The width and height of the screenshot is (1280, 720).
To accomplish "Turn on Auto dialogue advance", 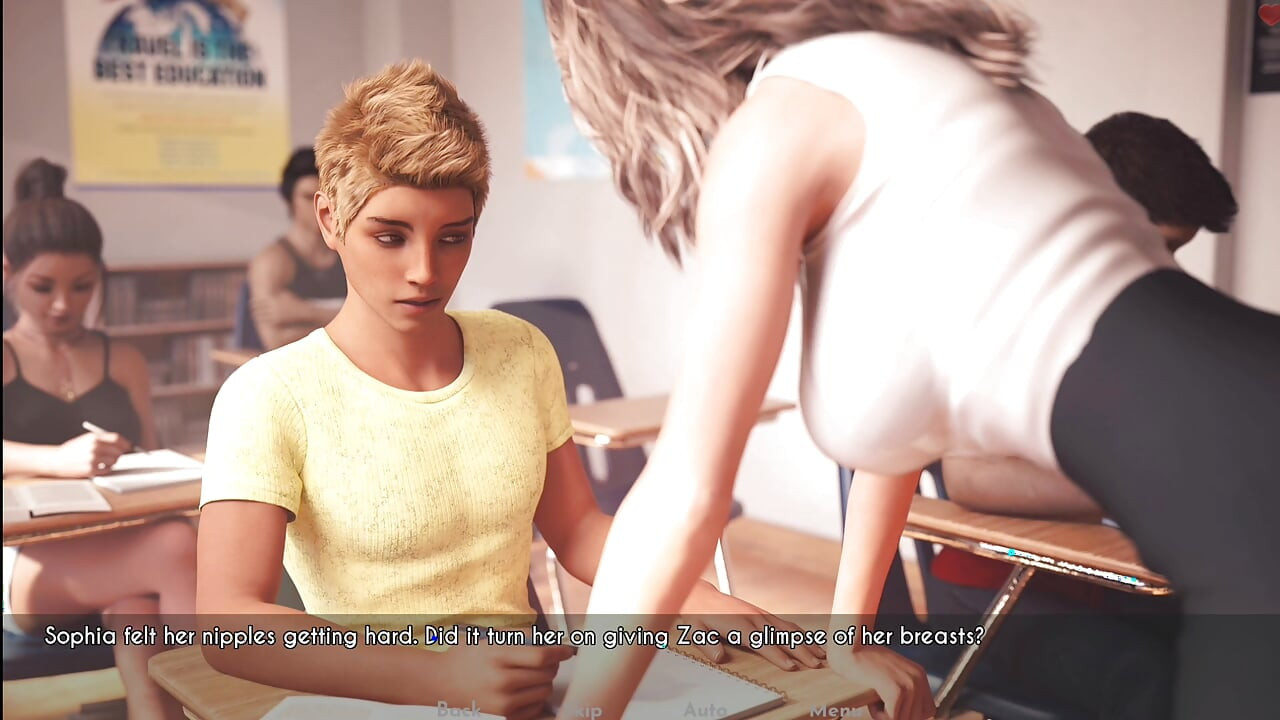I will tap(704, 709).
